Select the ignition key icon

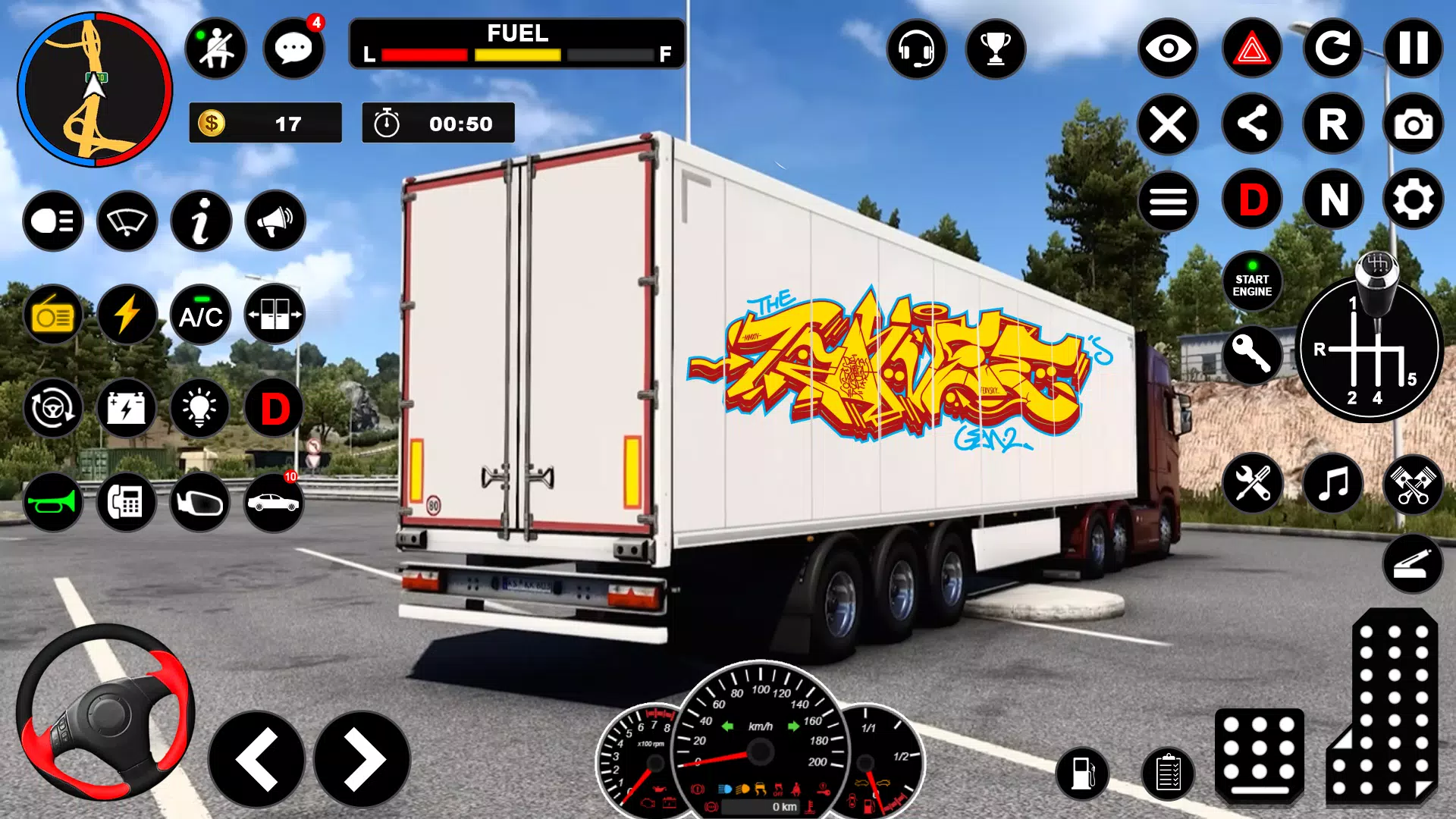tap(1251, 355)
